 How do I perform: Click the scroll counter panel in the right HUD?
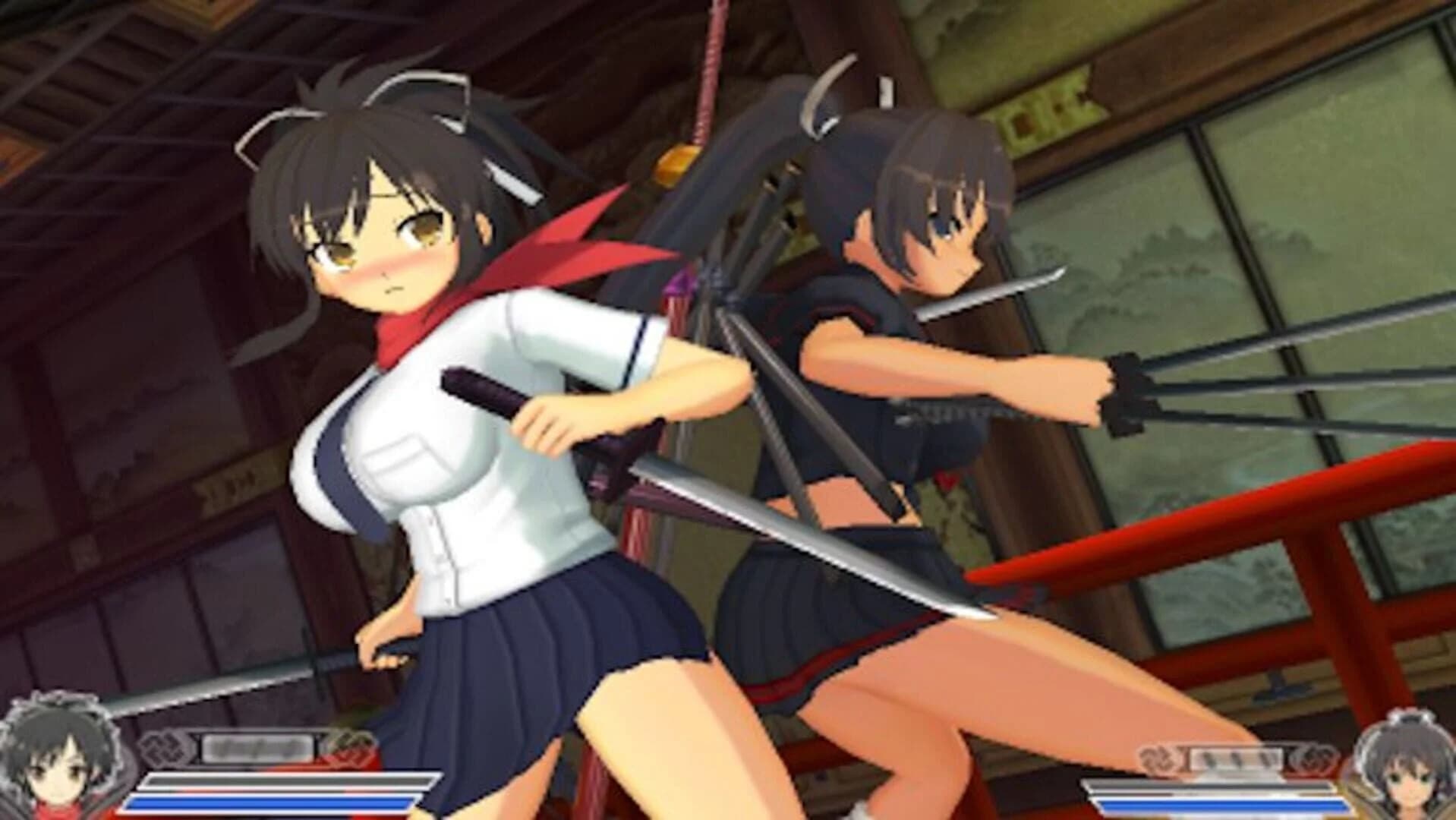(1237, 759)
